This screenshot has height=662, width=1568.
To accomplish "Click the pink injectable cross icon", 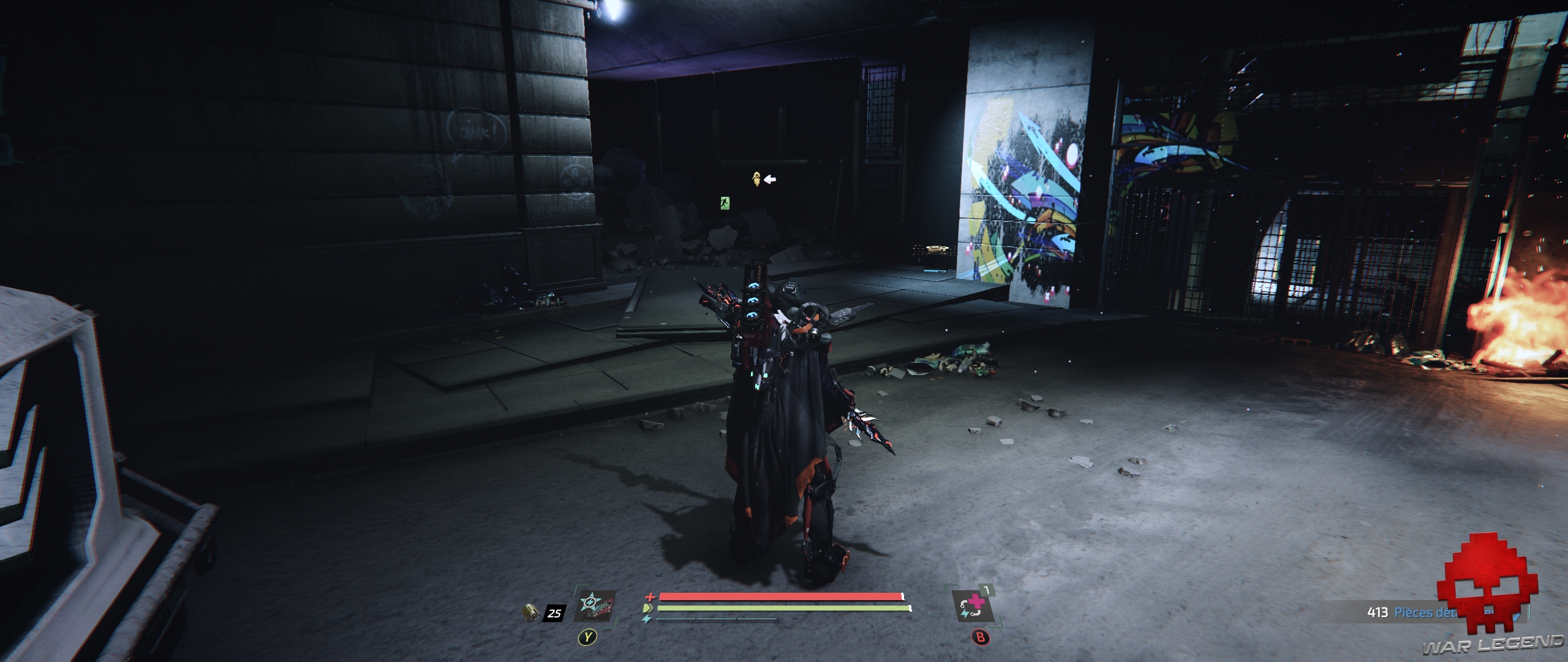I will tap(976, 603).
